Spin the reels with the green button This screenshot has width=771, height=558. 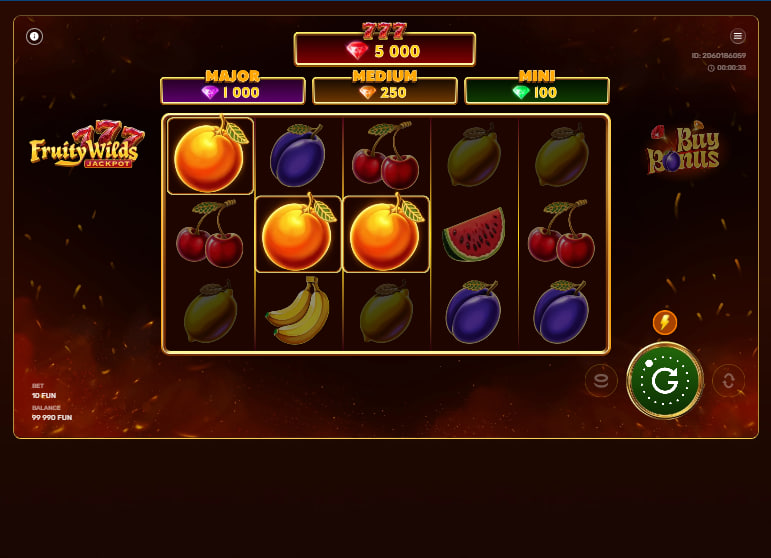(x=664, y=380)
